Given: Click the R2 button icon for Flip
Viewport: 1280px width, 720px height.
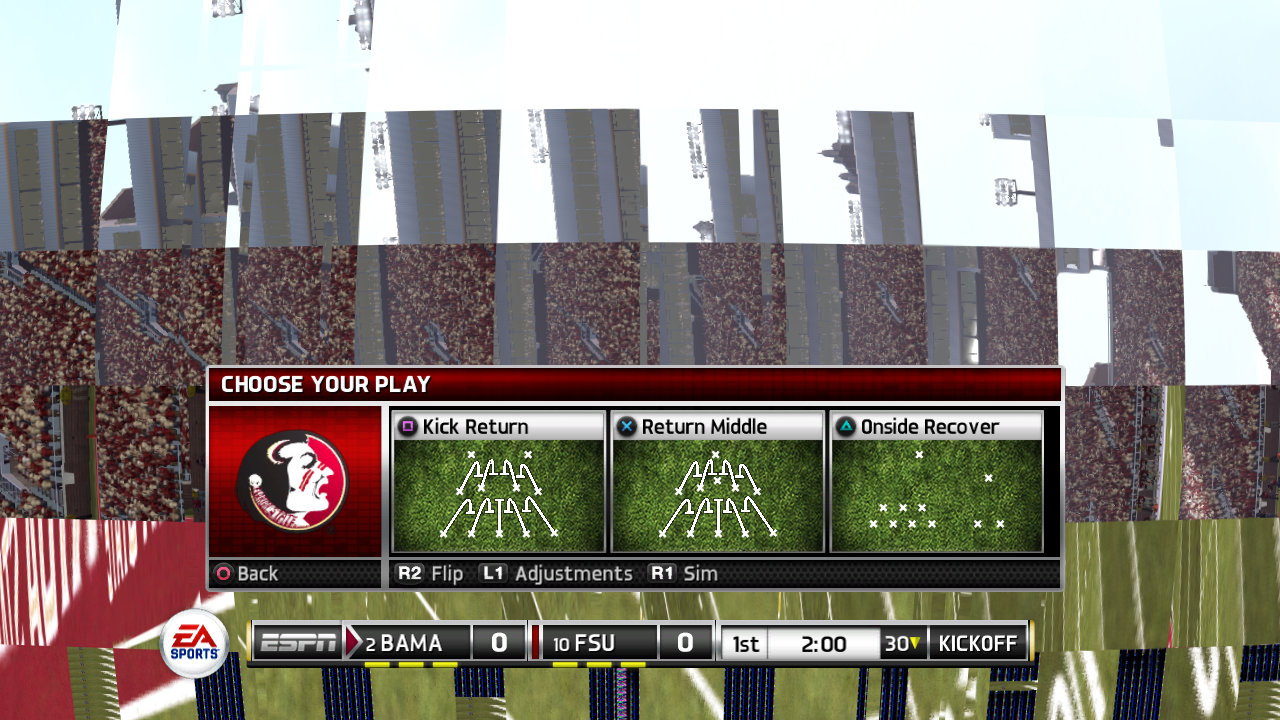Looking at the screenshot, I should coord(410,574).
